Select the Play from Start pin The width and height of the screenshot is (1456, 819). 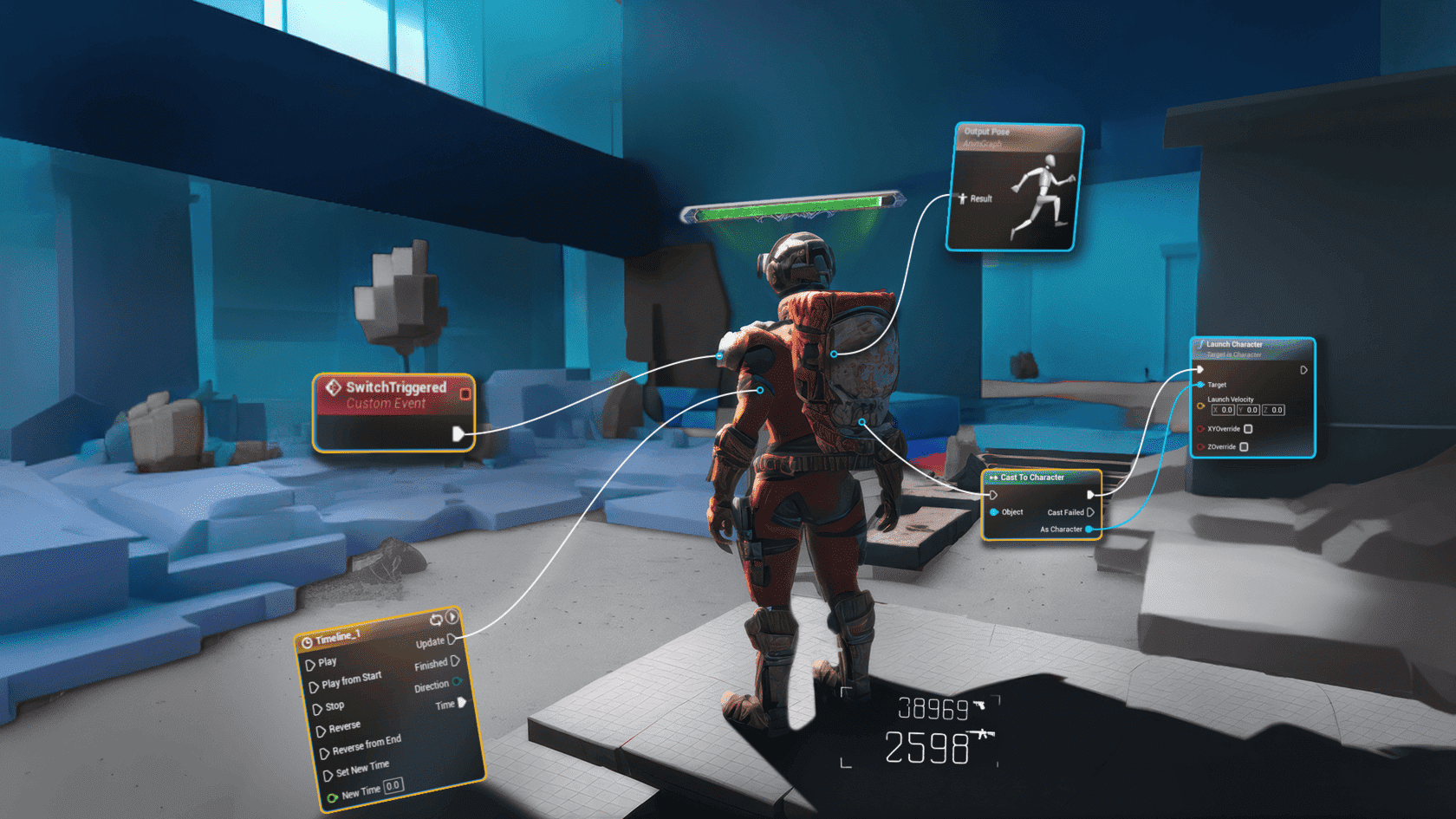pyautogui.click(x=314, y=687)
